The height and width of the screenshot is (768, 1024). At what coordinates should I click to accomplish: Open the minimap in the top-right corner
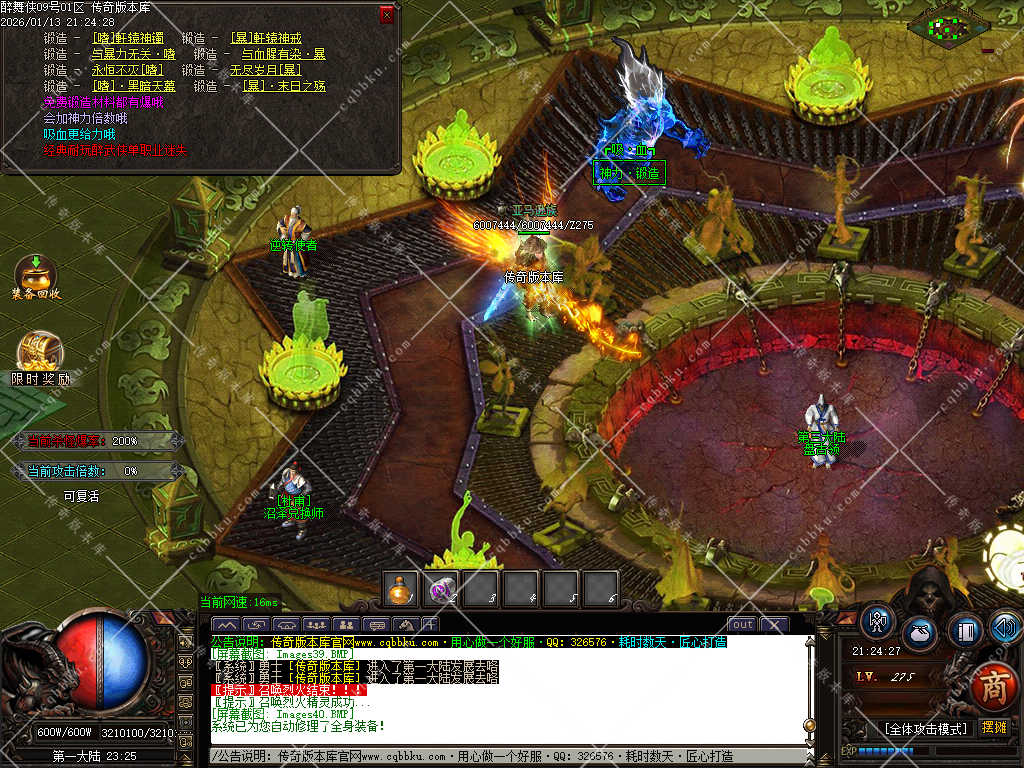(x=948, y=26)
